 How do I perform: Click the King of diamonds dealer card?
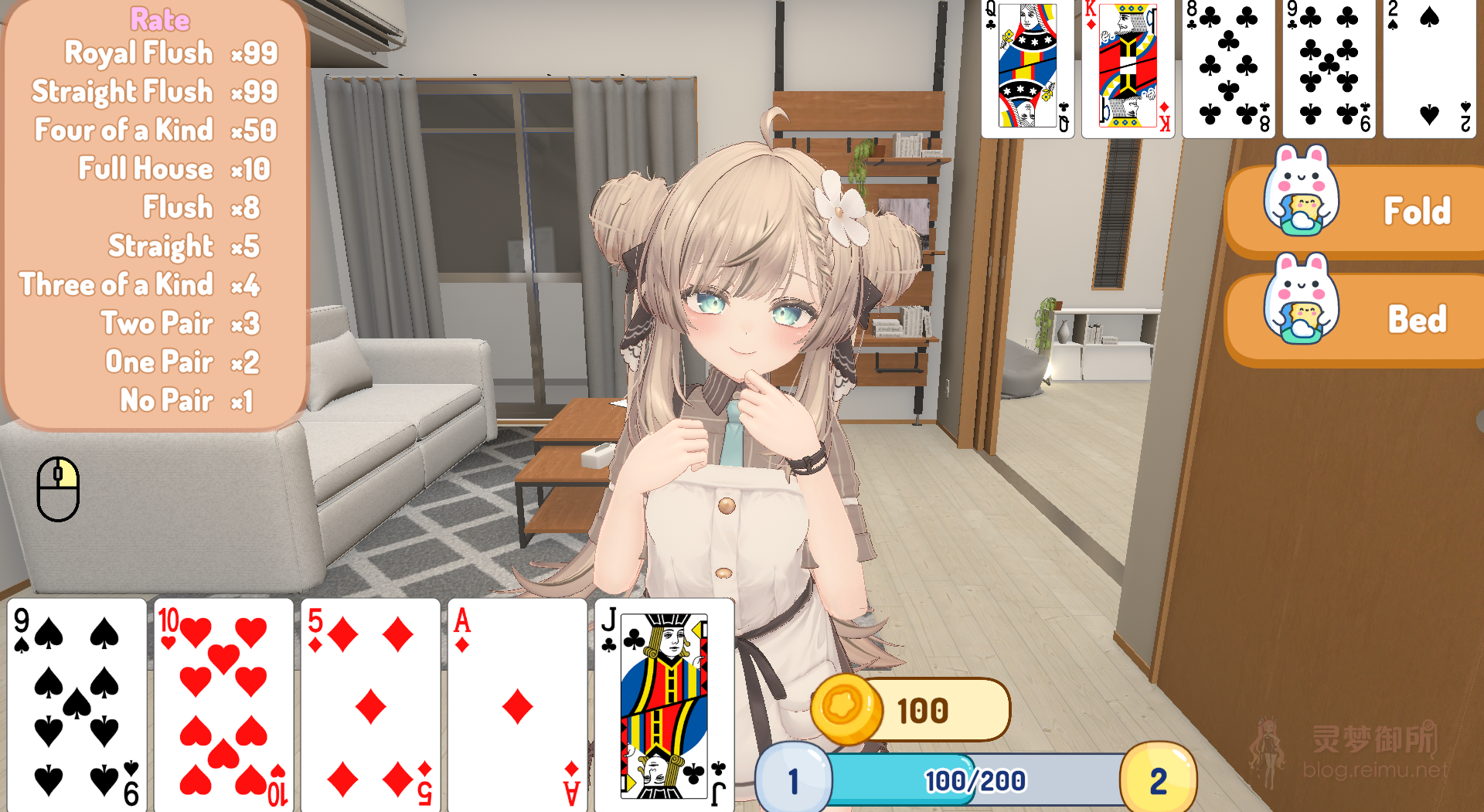pyautogui.click(x=1127, y=68)
